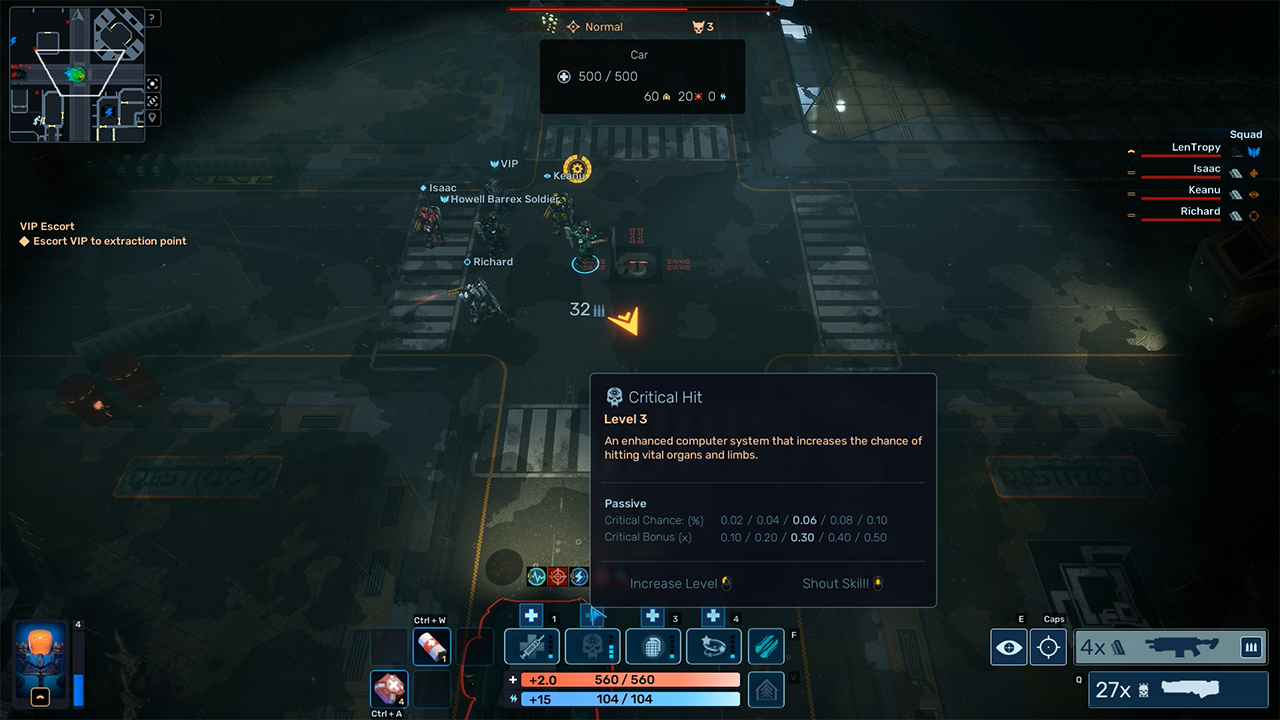Image resolution: width=1280 pixels, height=720 pixels.
Task: Activate the orbiting stars skill
Action: 713,647
